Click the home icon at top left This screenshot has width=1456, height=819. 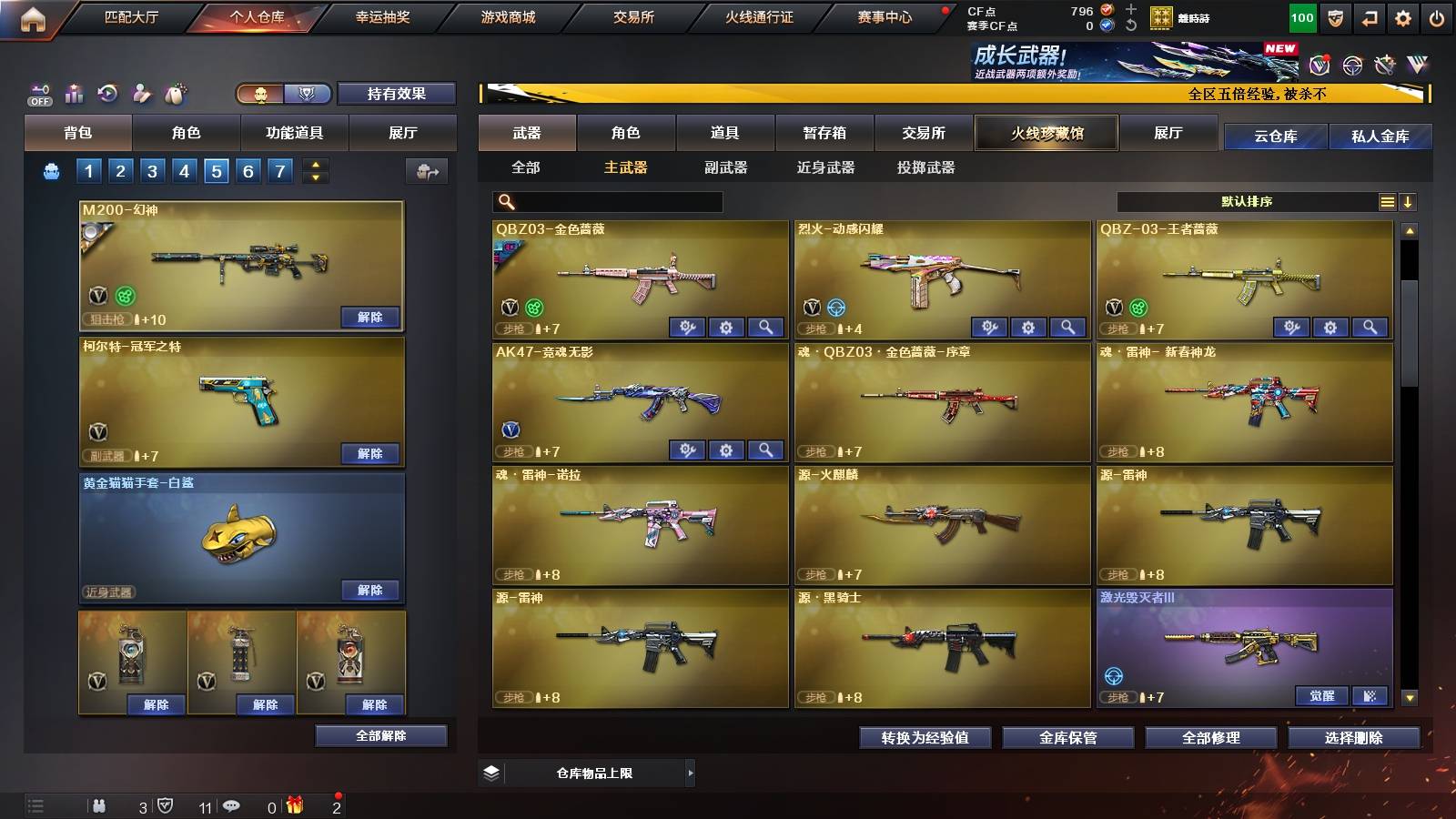coord(35,15)
